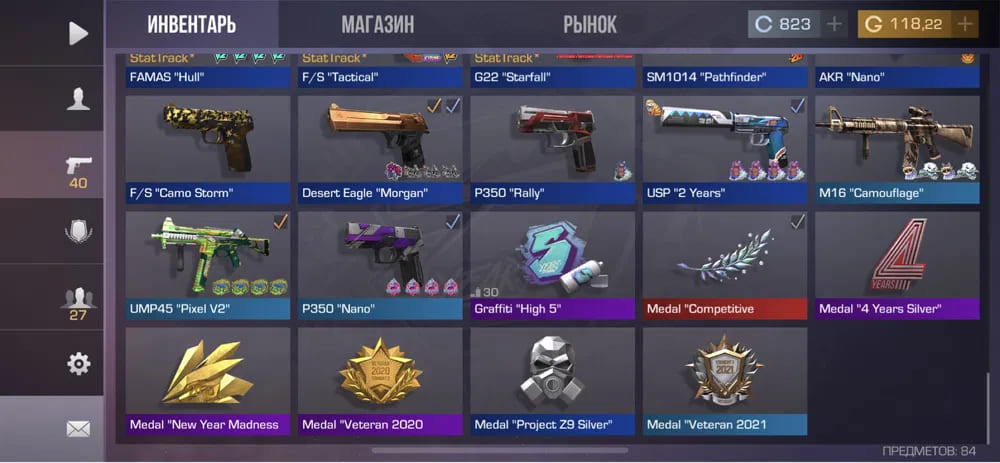Select the Medal "Veteran 2020"

380,380
